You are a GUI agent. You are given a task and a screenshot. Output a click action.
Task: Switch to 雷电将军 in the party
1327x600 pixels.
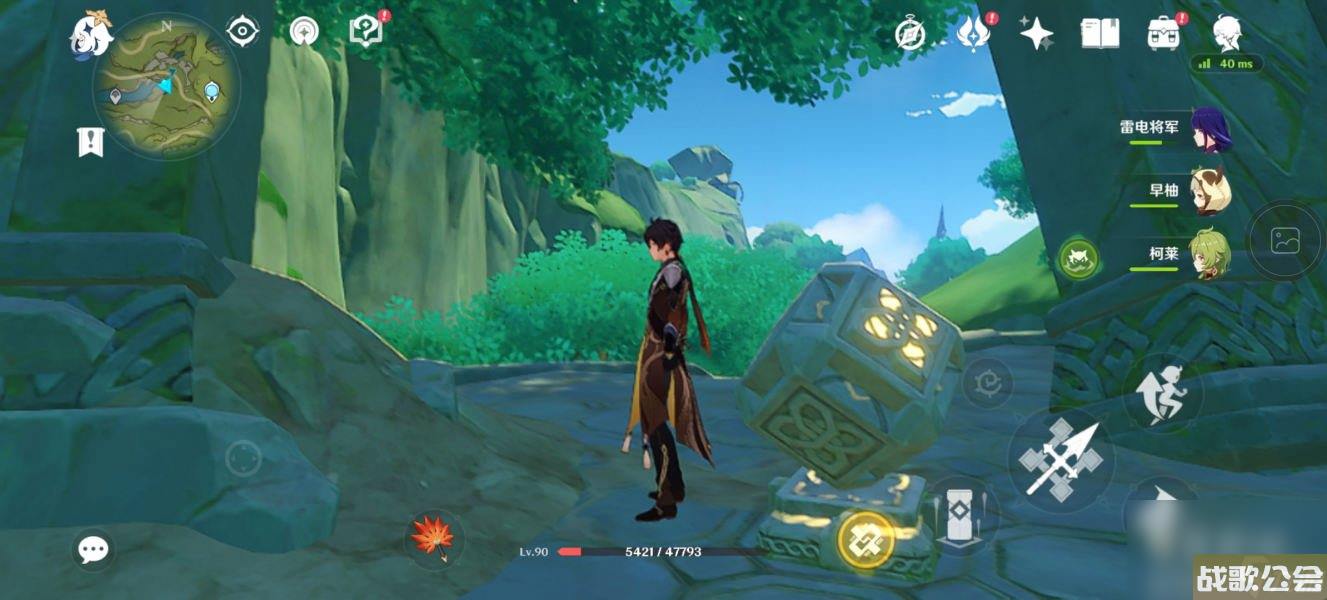pos(1209,130)
